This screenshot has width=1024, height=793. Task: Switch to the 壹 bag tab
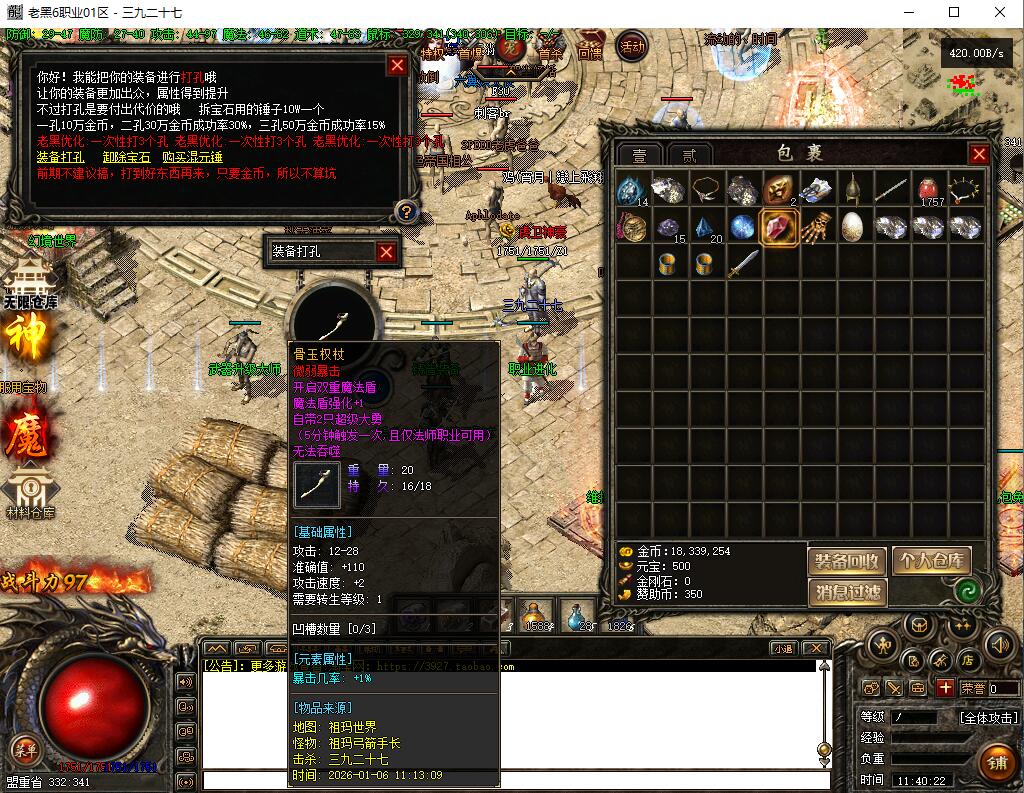639,155
